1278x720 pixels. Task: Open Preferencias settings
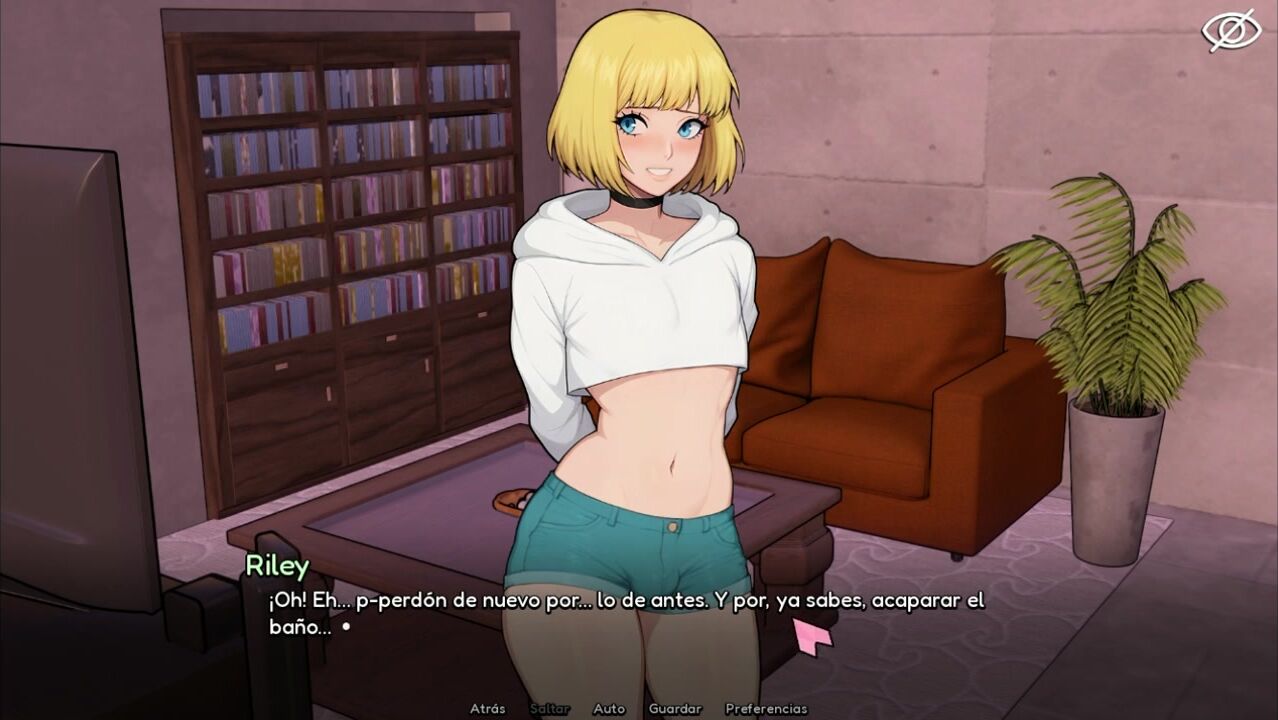(766, 708)
